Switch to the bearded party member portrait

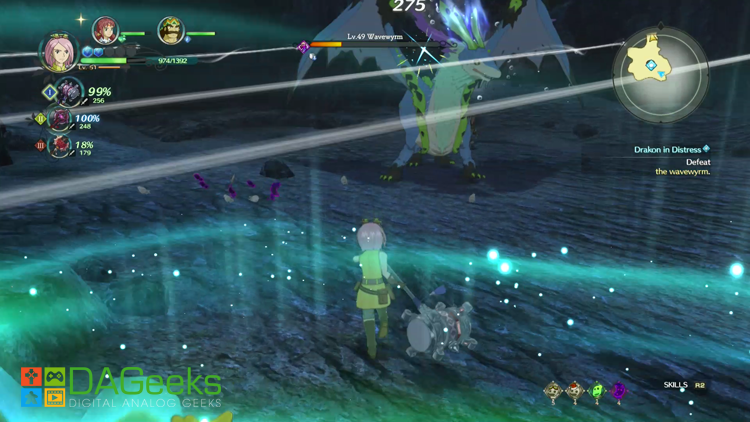coord(171,31)
